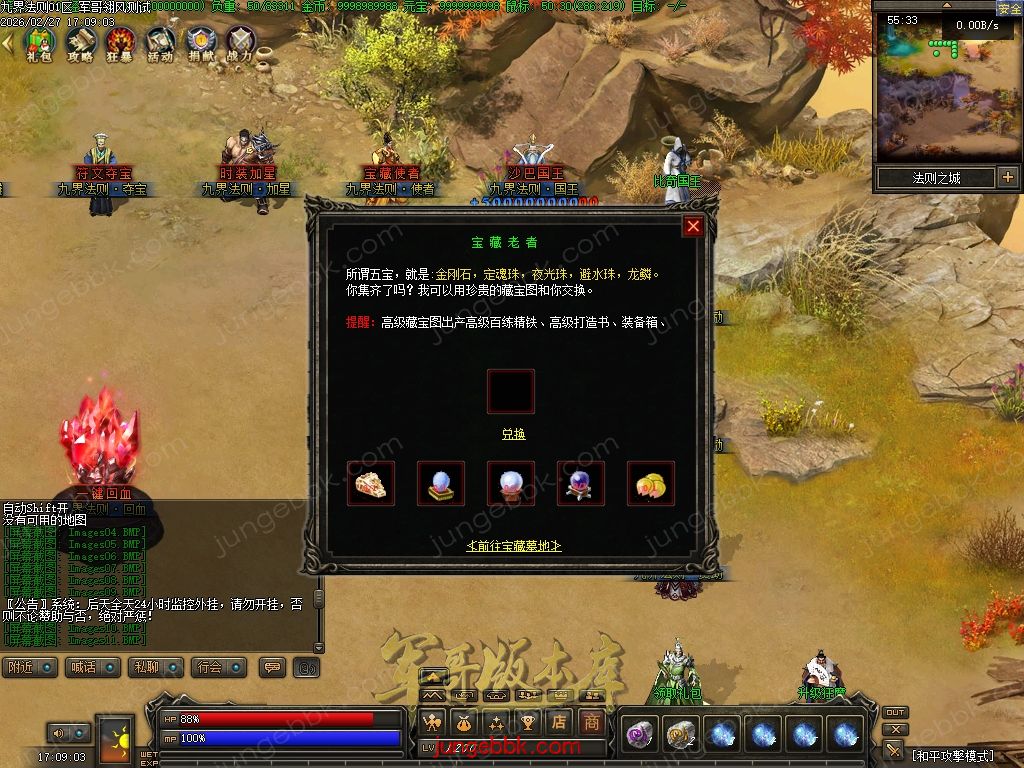Open the 活动 events icon
Viewport: 1024px width, 768px height.
[160, 43]
